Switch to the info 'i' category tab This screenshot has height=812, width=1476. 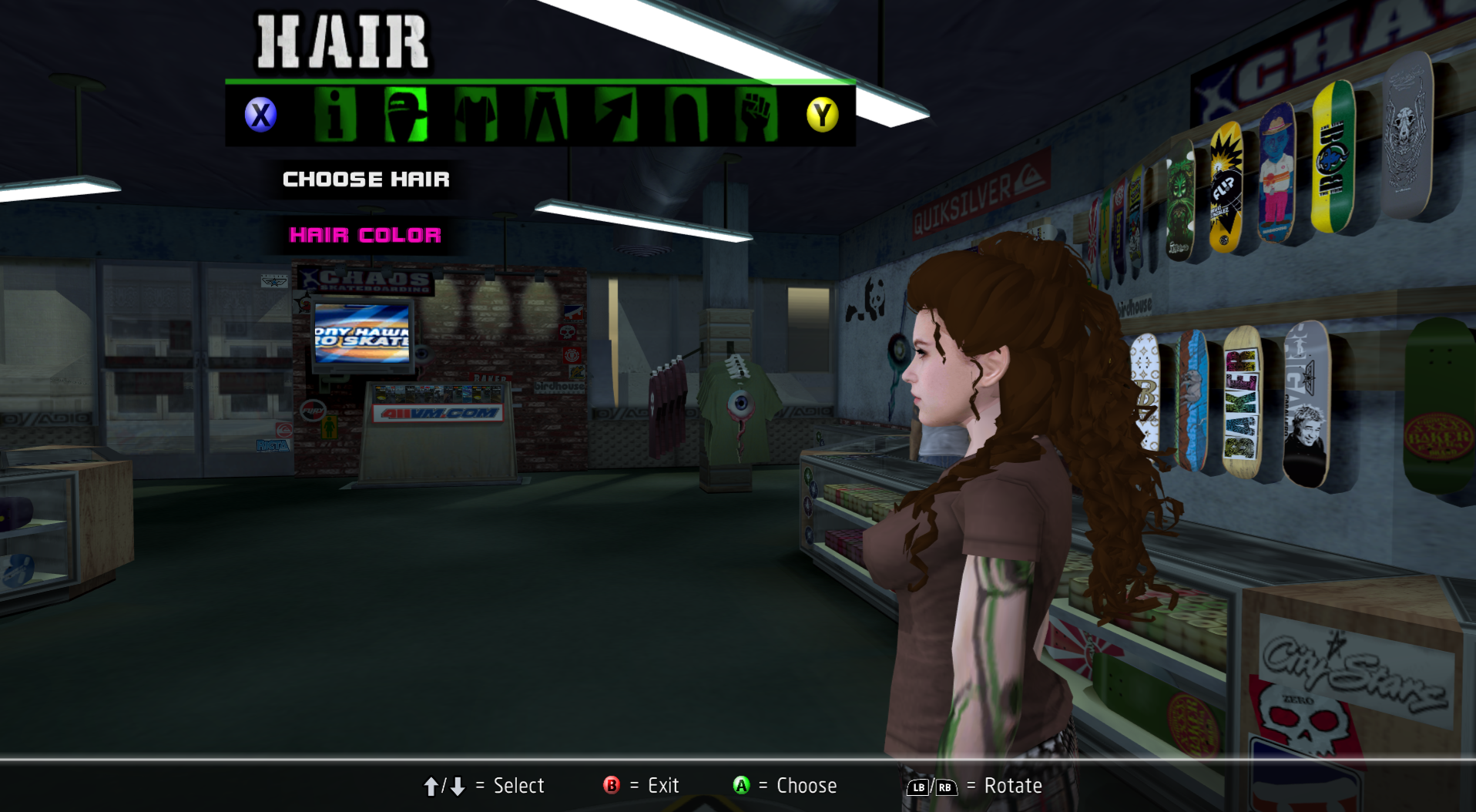(335, 116)
